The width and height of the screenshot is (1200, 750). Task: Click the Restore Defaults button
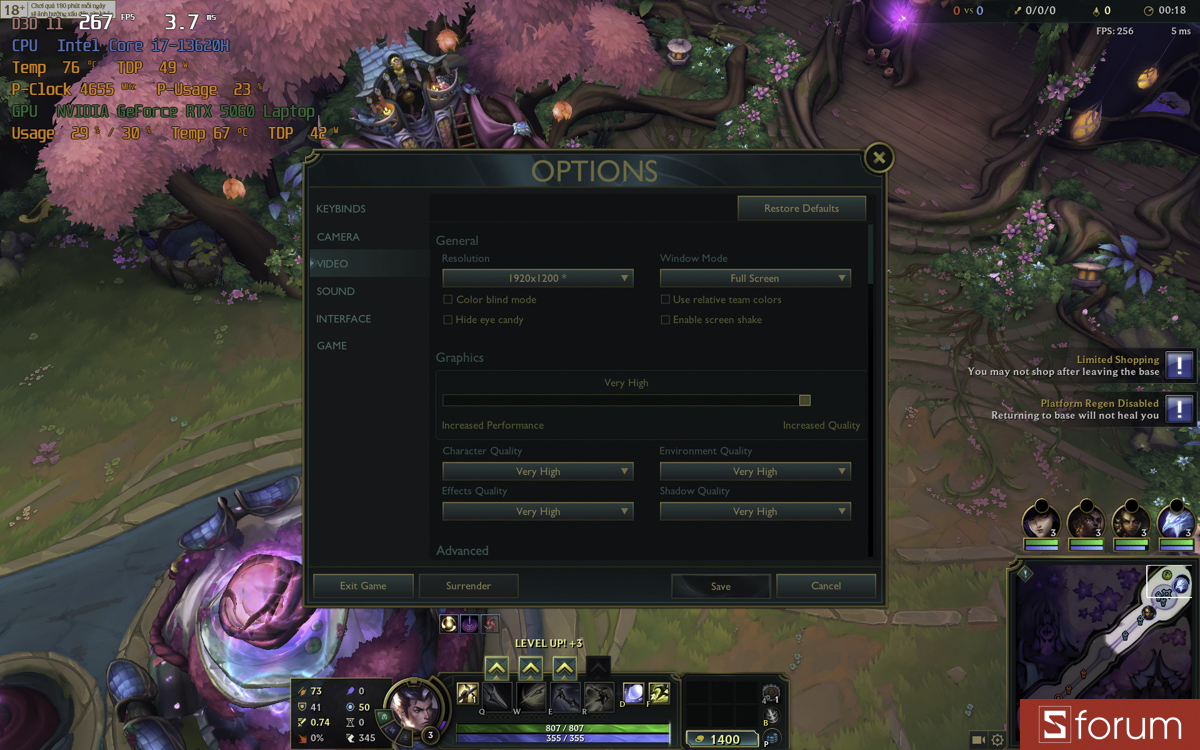[x=801, y=208]
